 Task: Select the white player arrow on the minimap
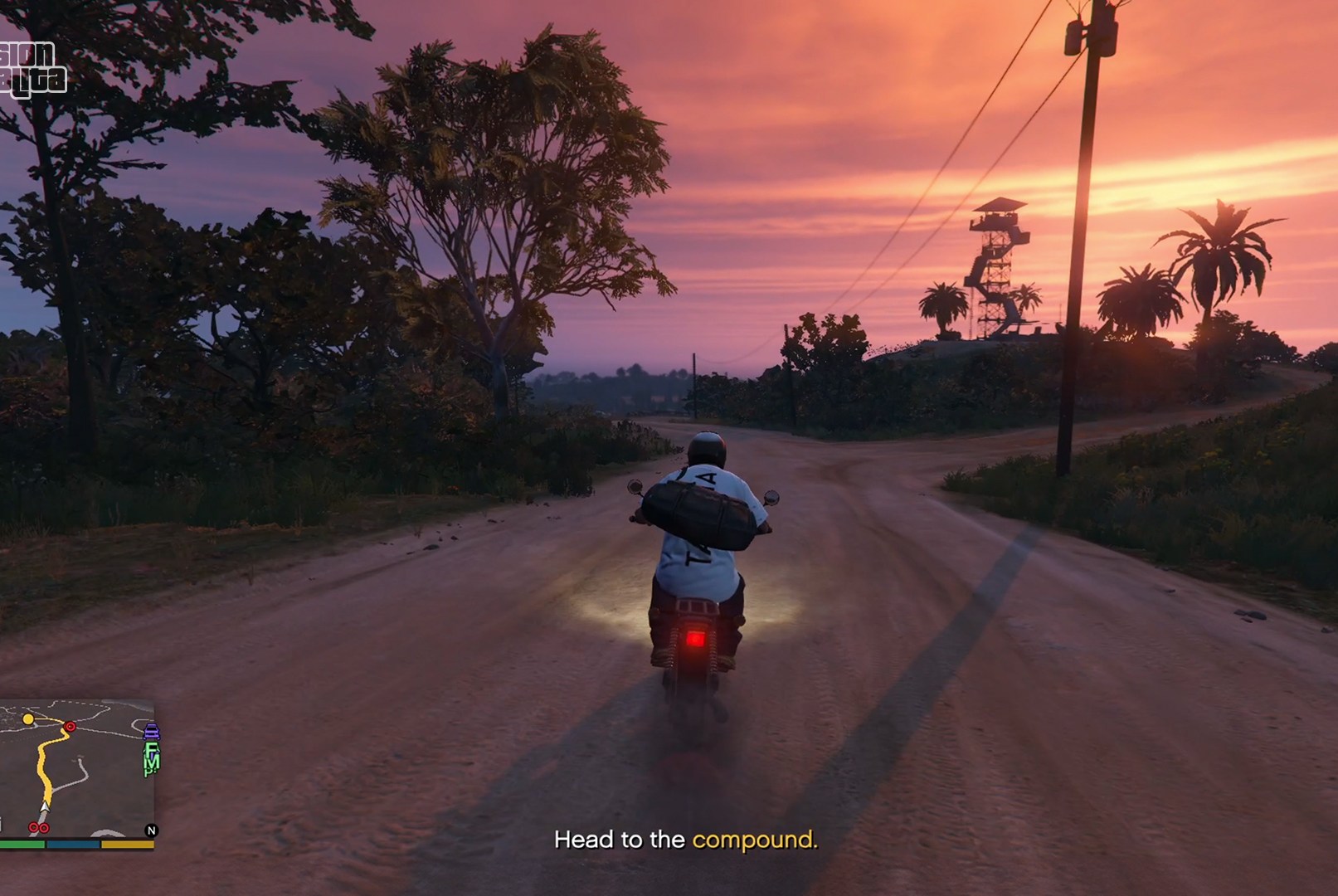(x=45, y=807)
